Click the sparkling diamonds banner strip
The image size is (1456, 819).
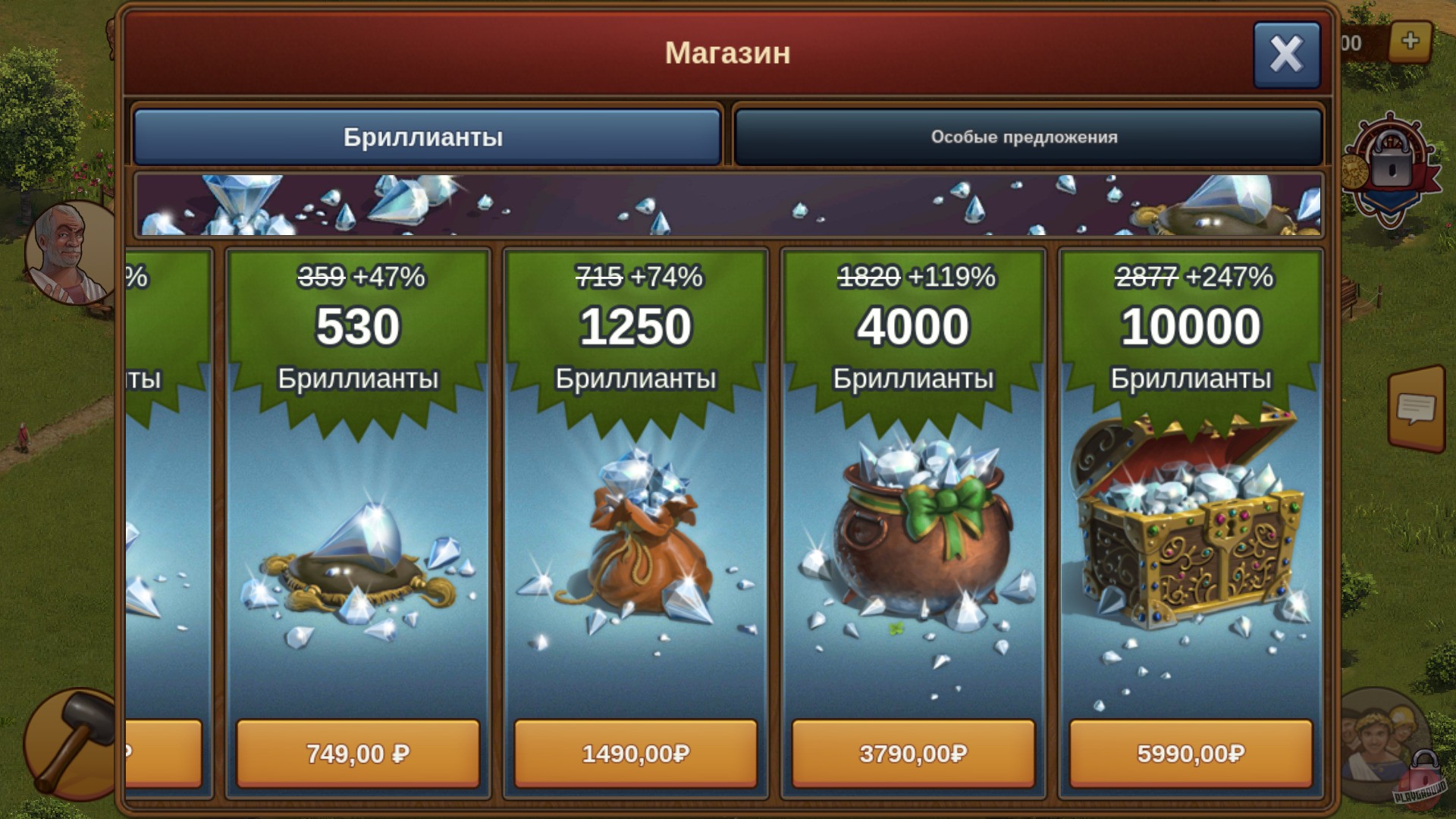(x=728, y=205)
